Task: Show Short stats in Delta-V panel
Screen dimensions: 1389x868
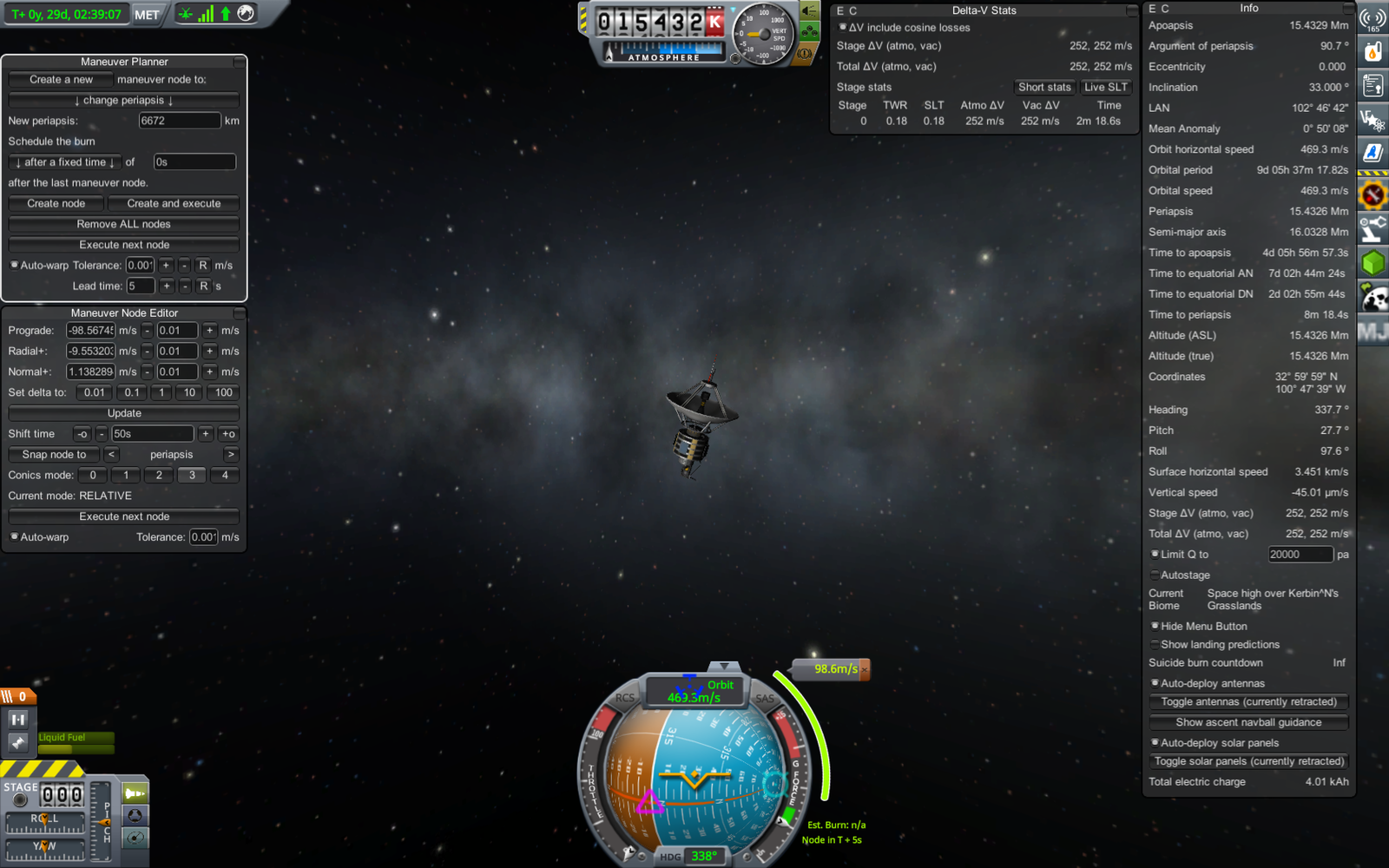Action: [1044, 87]
